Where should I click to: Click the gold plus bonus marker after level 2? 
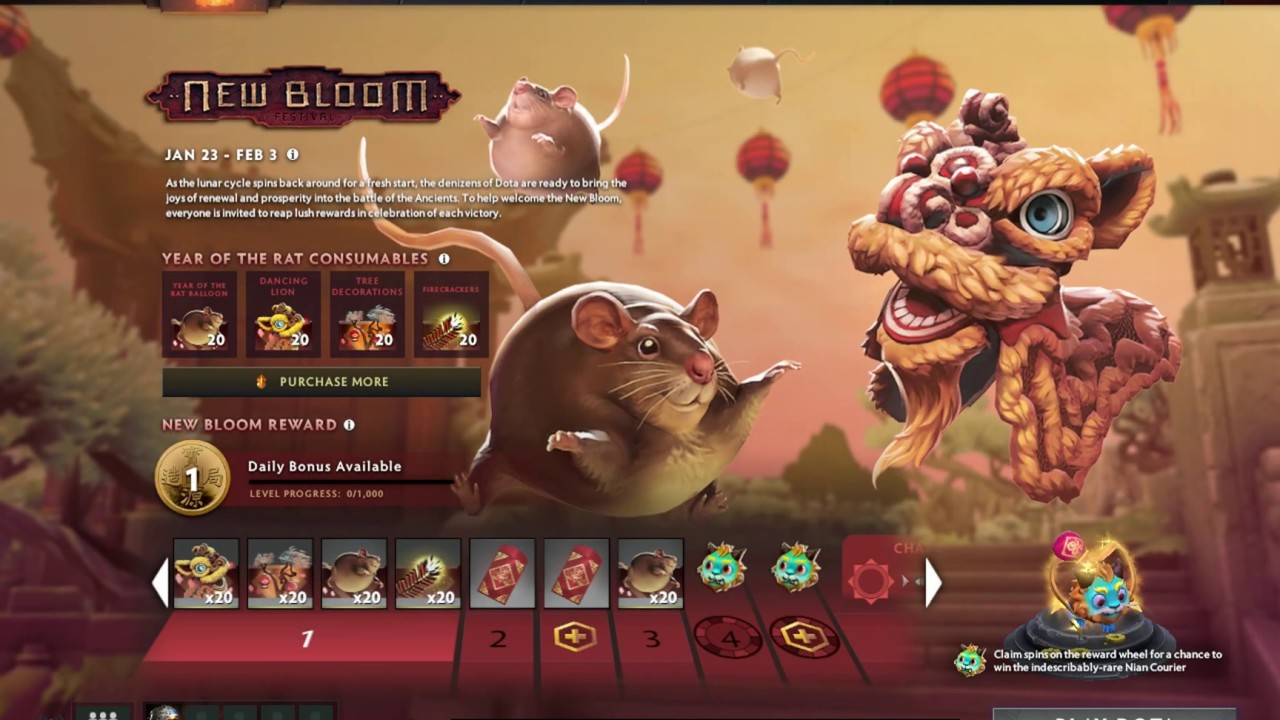click(575, 637)
